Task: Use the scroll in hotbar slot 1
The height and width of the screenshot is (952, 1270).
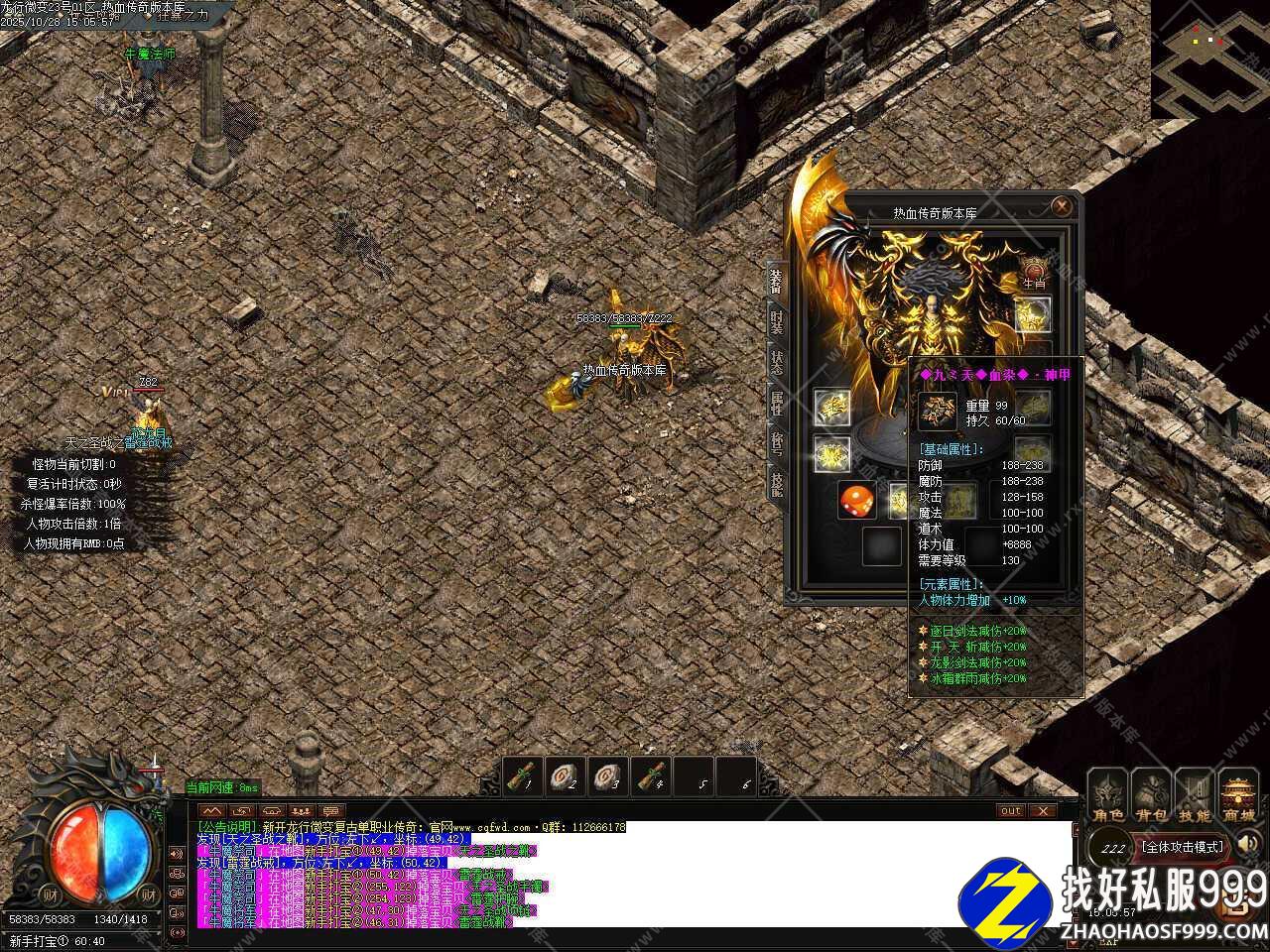Action: coord(525,776)
